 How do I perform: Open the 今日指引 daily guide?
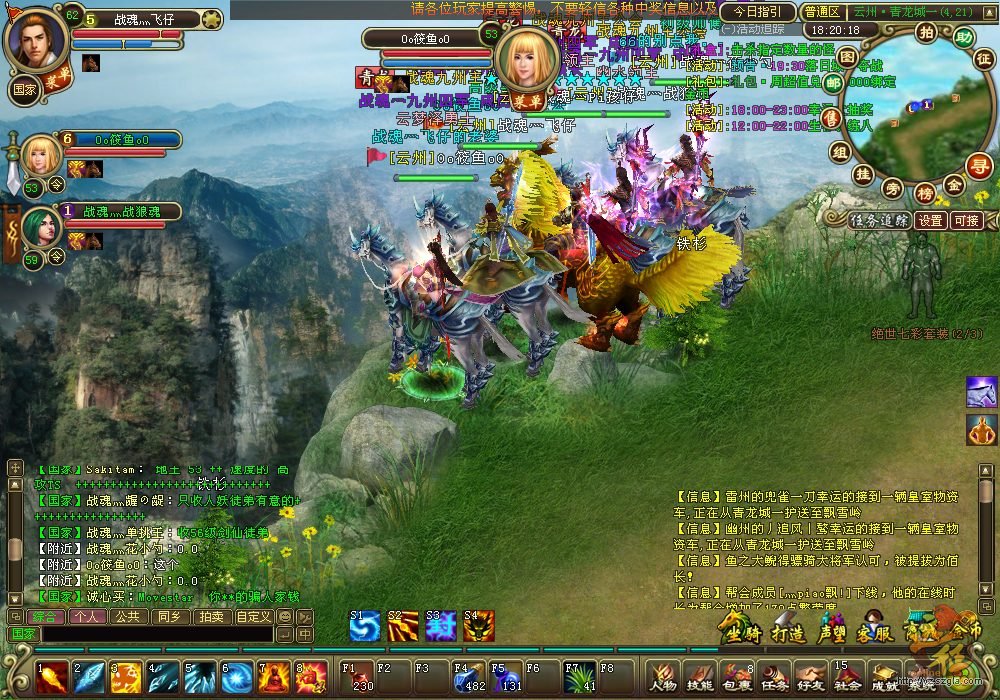(757, 12)
